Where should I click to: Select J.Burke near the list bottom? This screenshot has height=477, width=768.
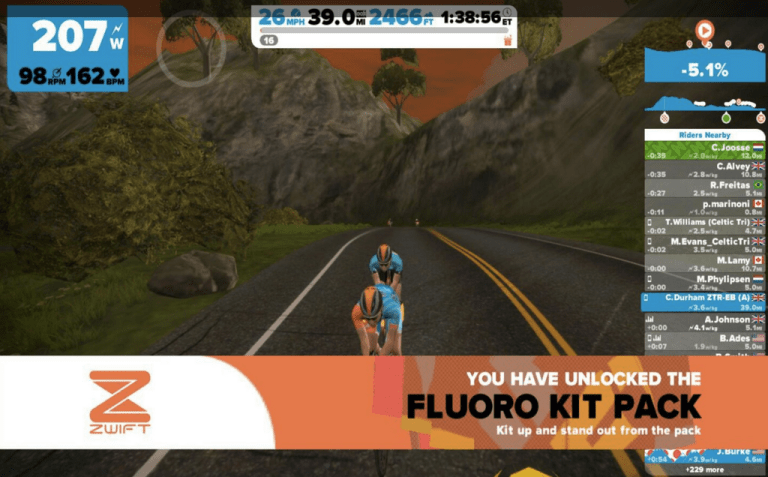(x=704, y=455)
